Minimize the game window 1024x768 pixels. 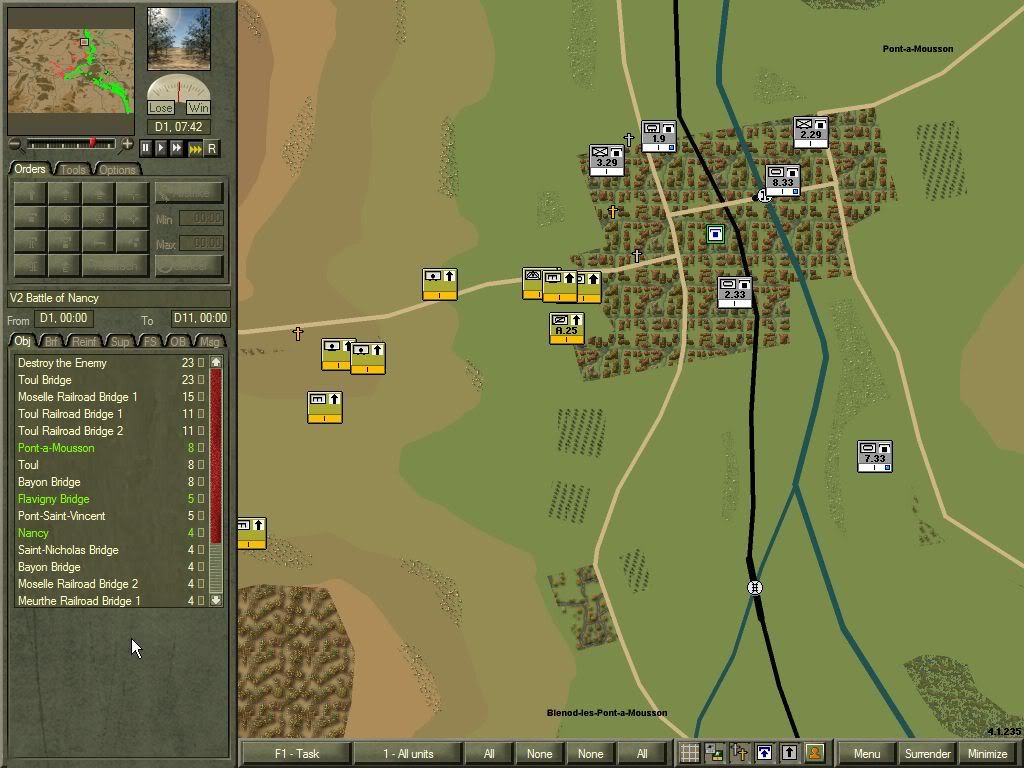pyautogui.click(x=987, y=754)
